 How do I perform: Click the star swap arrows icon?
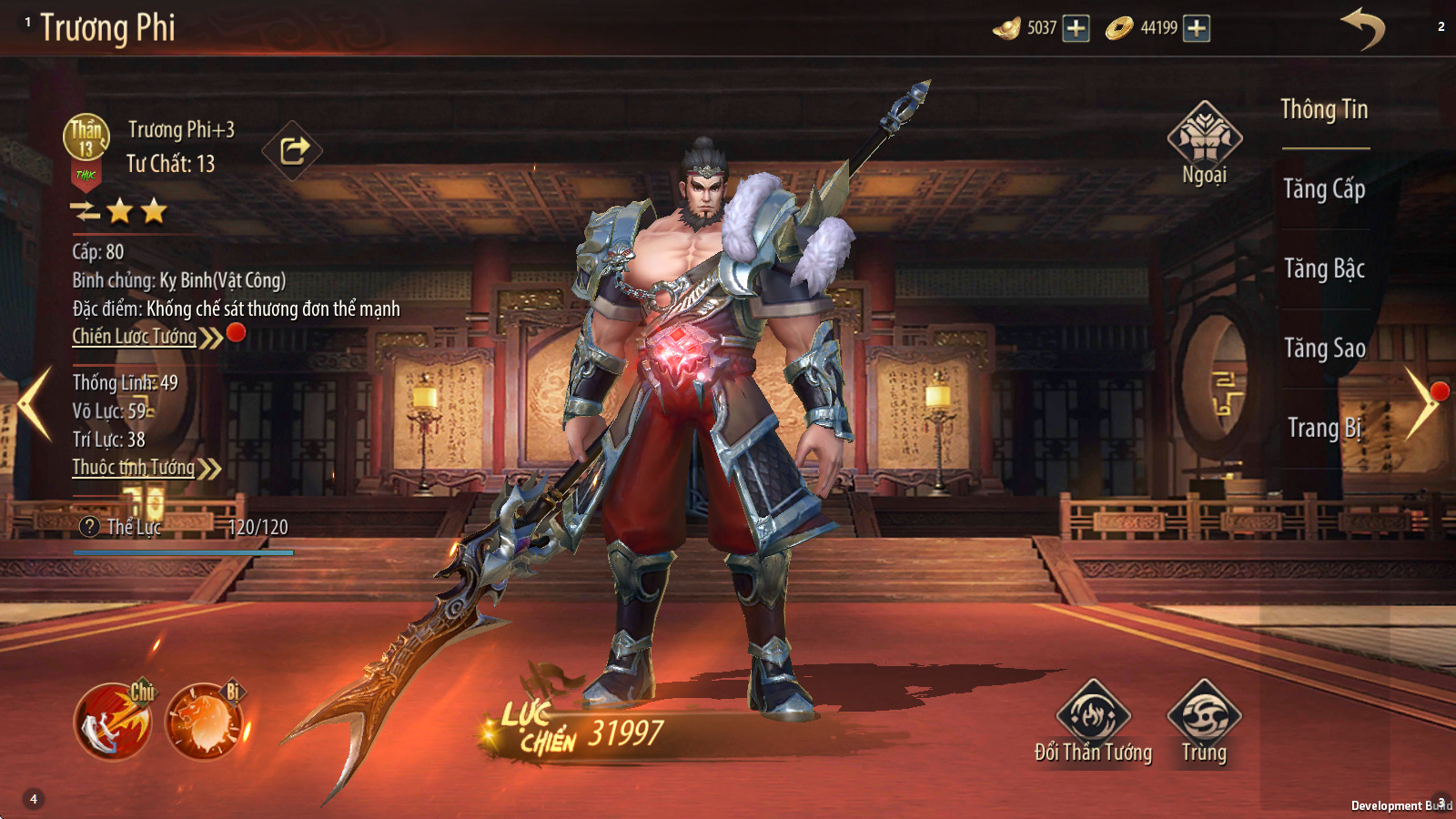(85, 212)
